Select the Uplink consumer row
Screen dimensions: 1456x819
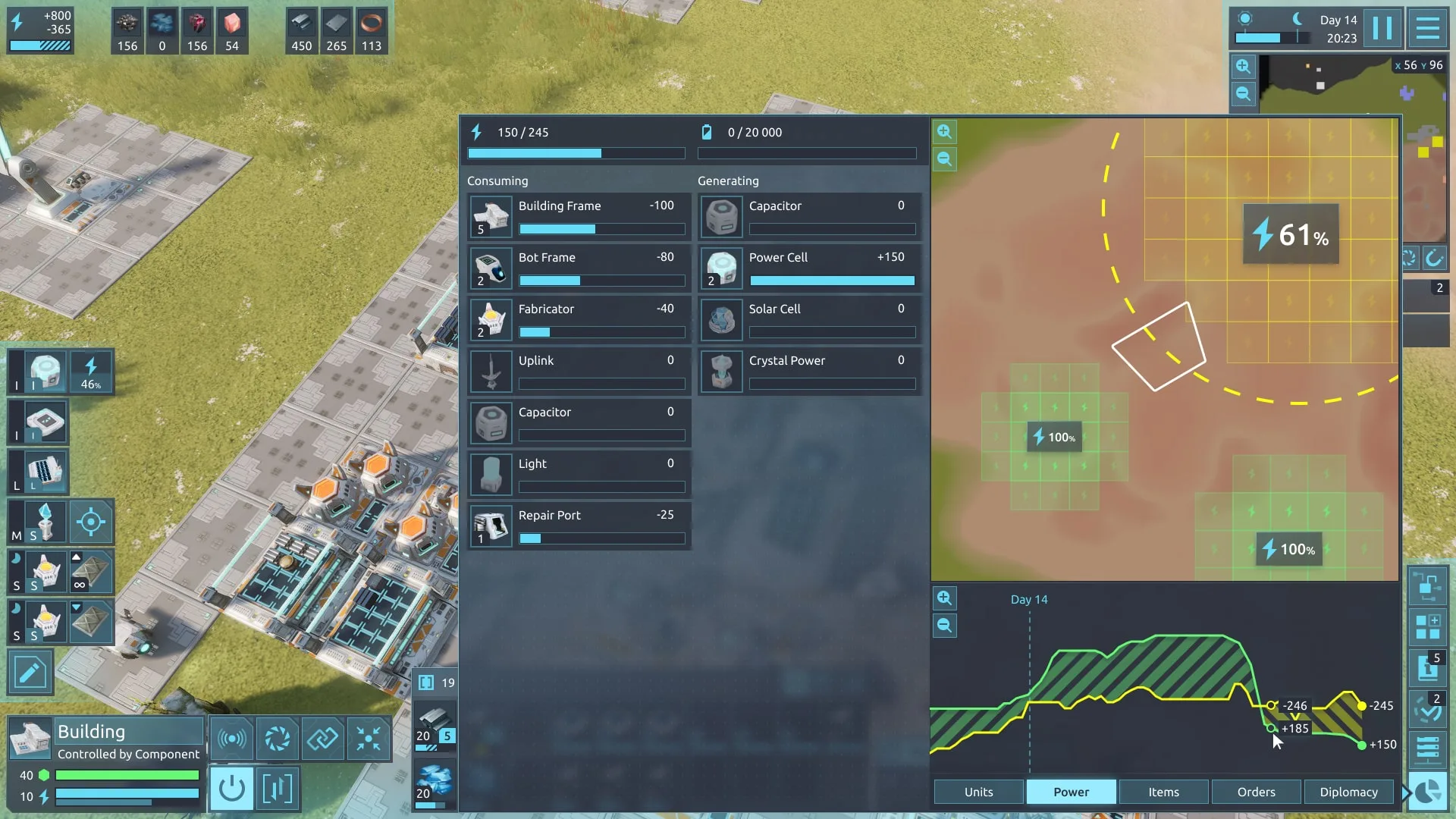click(x=579, y=371)
